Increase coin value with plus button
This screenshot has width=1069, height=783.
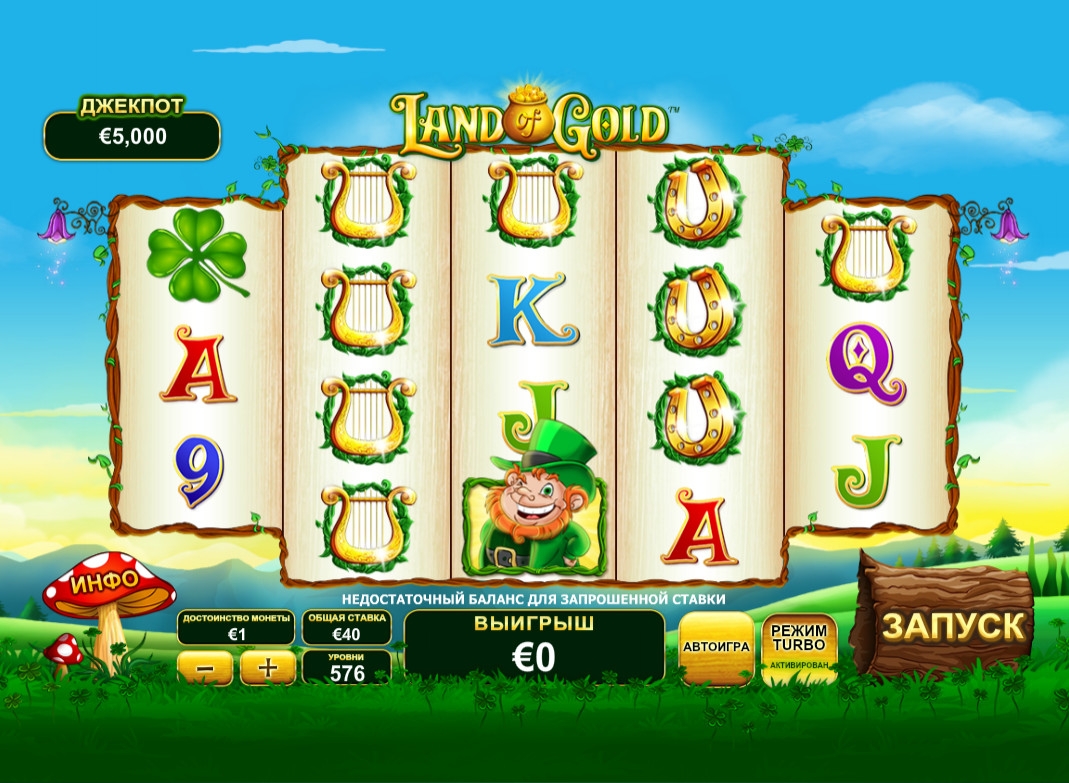point(267,667)
